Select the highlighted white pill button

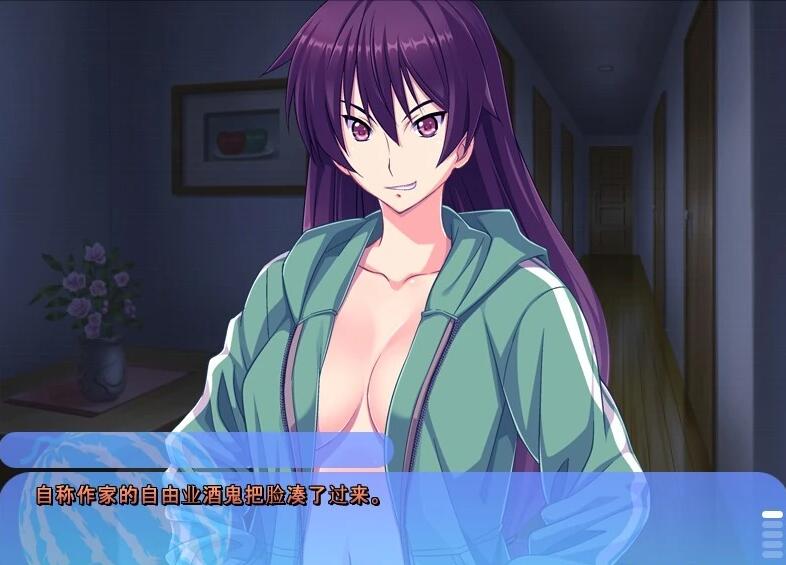tap(772, 515)
